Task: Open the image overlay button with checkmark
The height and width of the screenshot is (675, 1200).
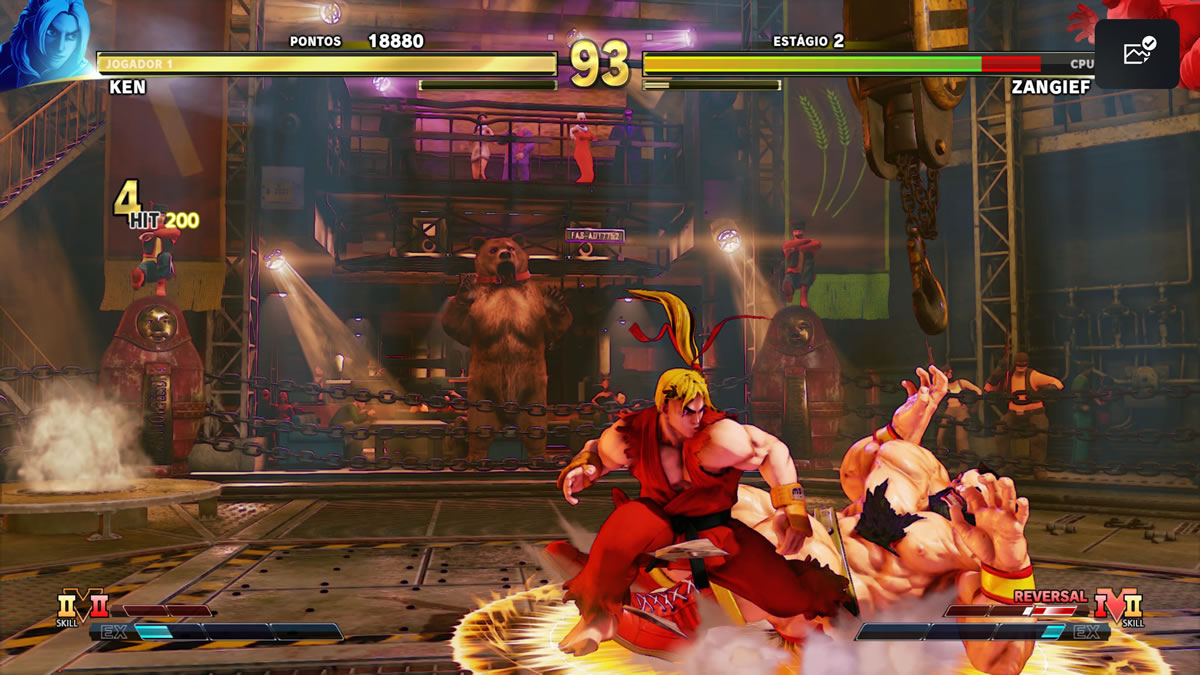Action: [1138, 53]
